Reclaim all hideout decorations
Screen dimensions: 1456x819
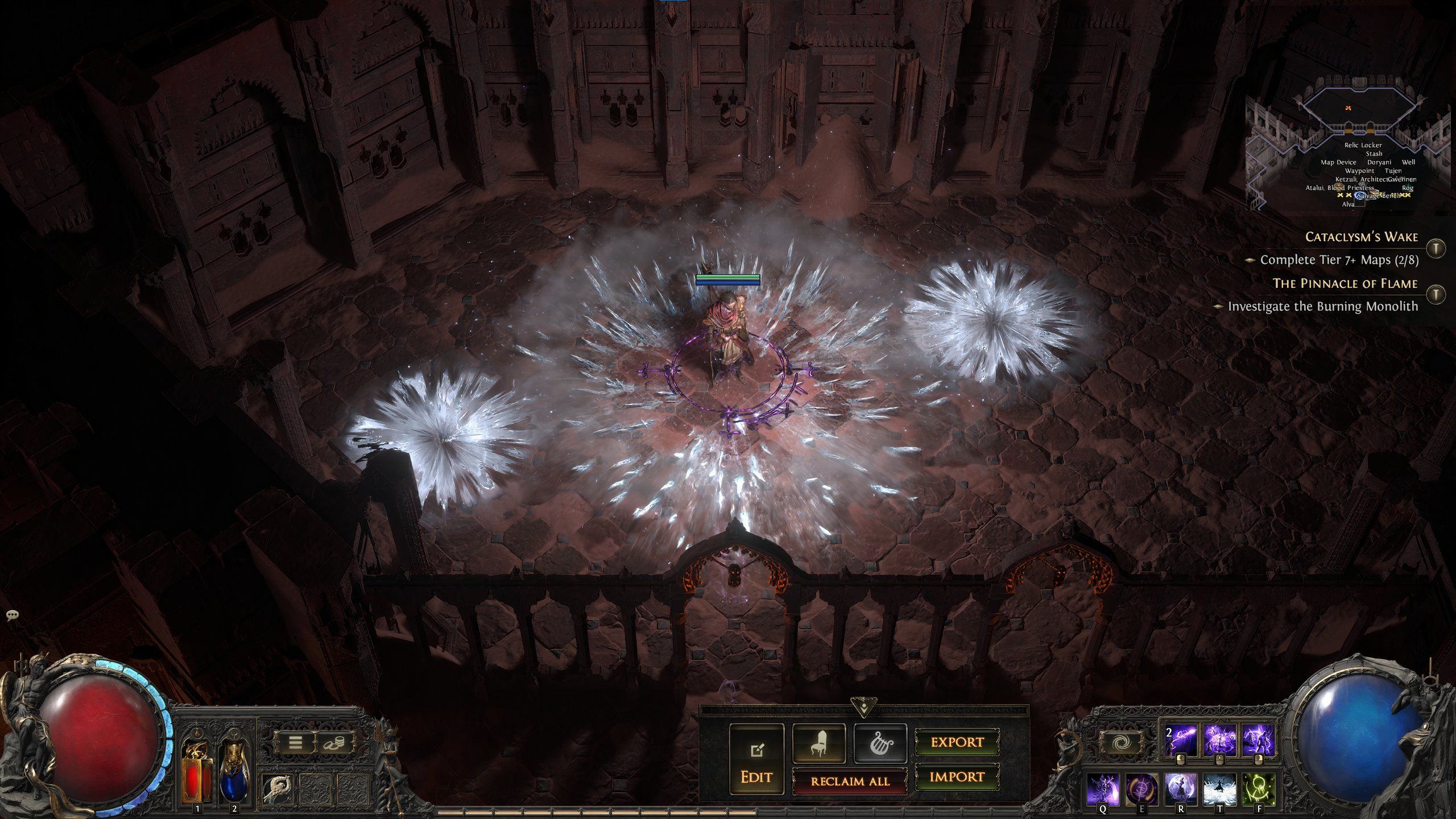[850, 781]
